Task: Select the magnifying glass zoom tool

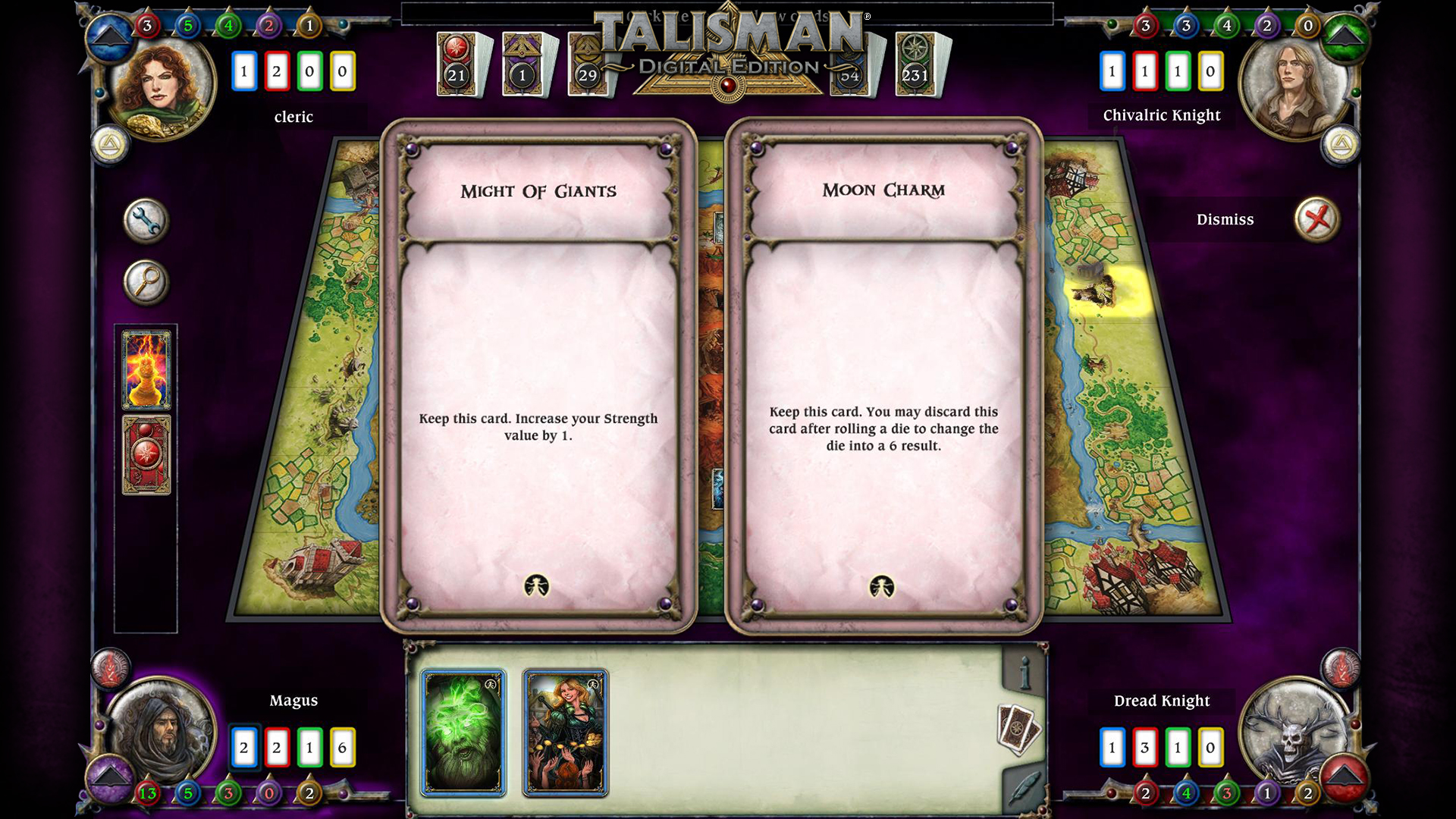Action: click(146, 281)
